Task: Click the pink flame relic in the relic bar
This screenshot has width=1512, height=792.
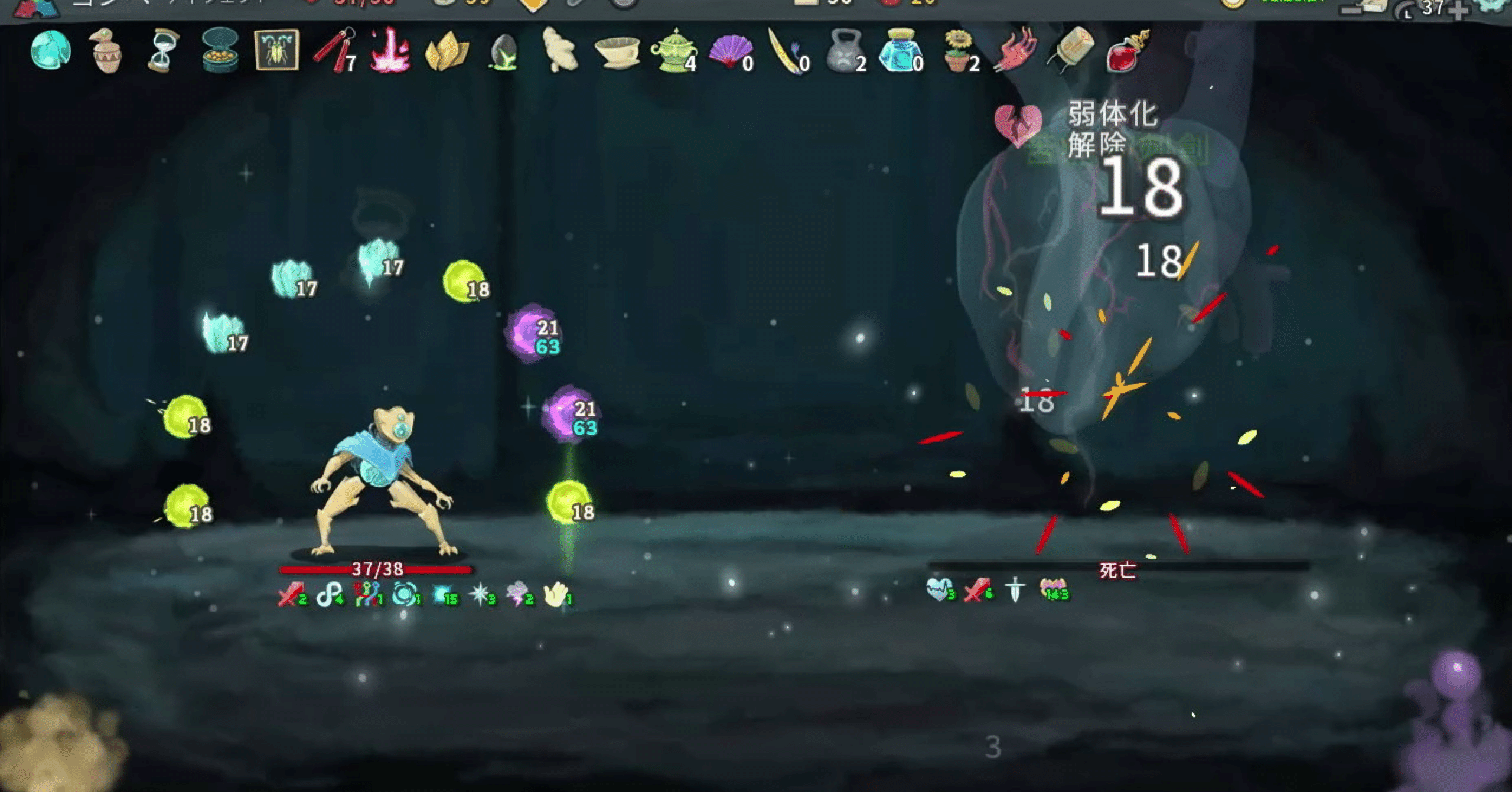Action: coord(390,53)
